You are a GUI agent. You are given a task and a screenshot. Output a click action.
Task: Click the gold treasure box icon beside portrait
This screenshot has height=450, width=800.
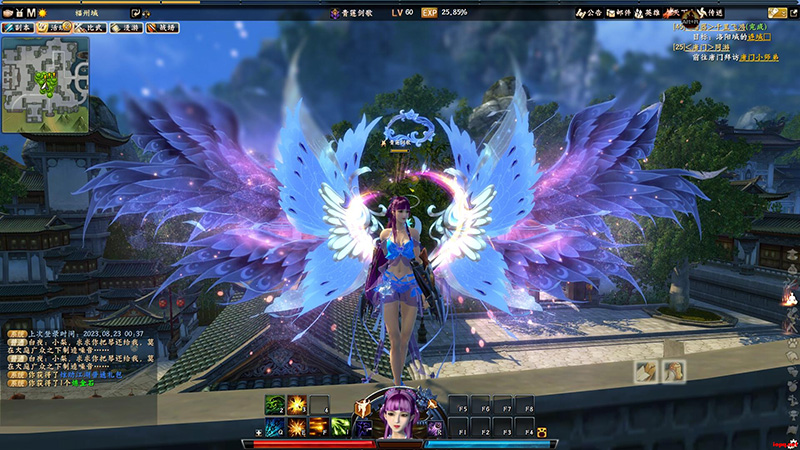pyautogui.click(x=361, y=408)
